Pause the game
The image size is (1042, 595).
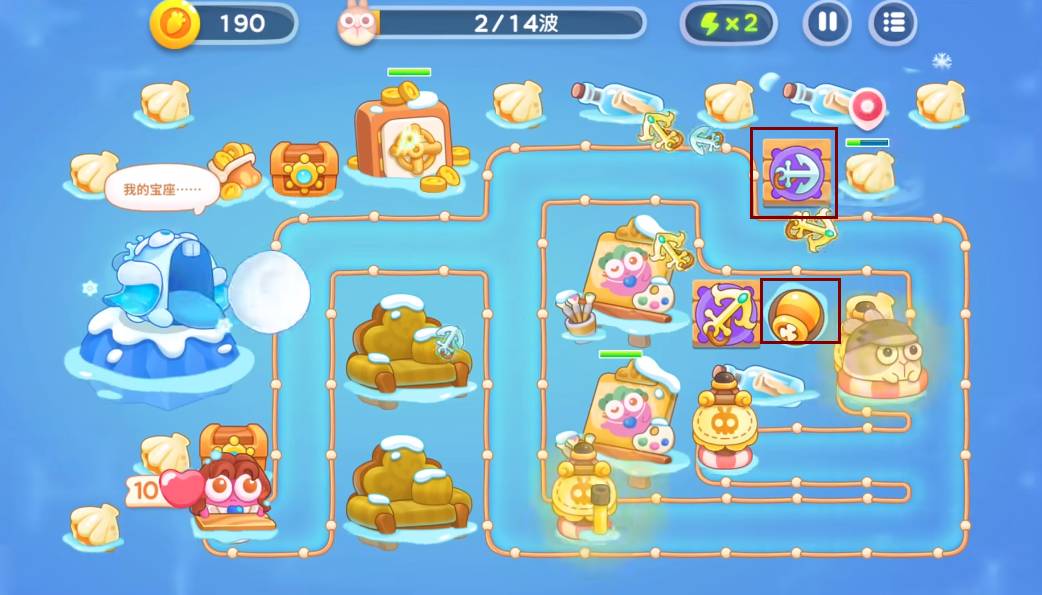827,23
